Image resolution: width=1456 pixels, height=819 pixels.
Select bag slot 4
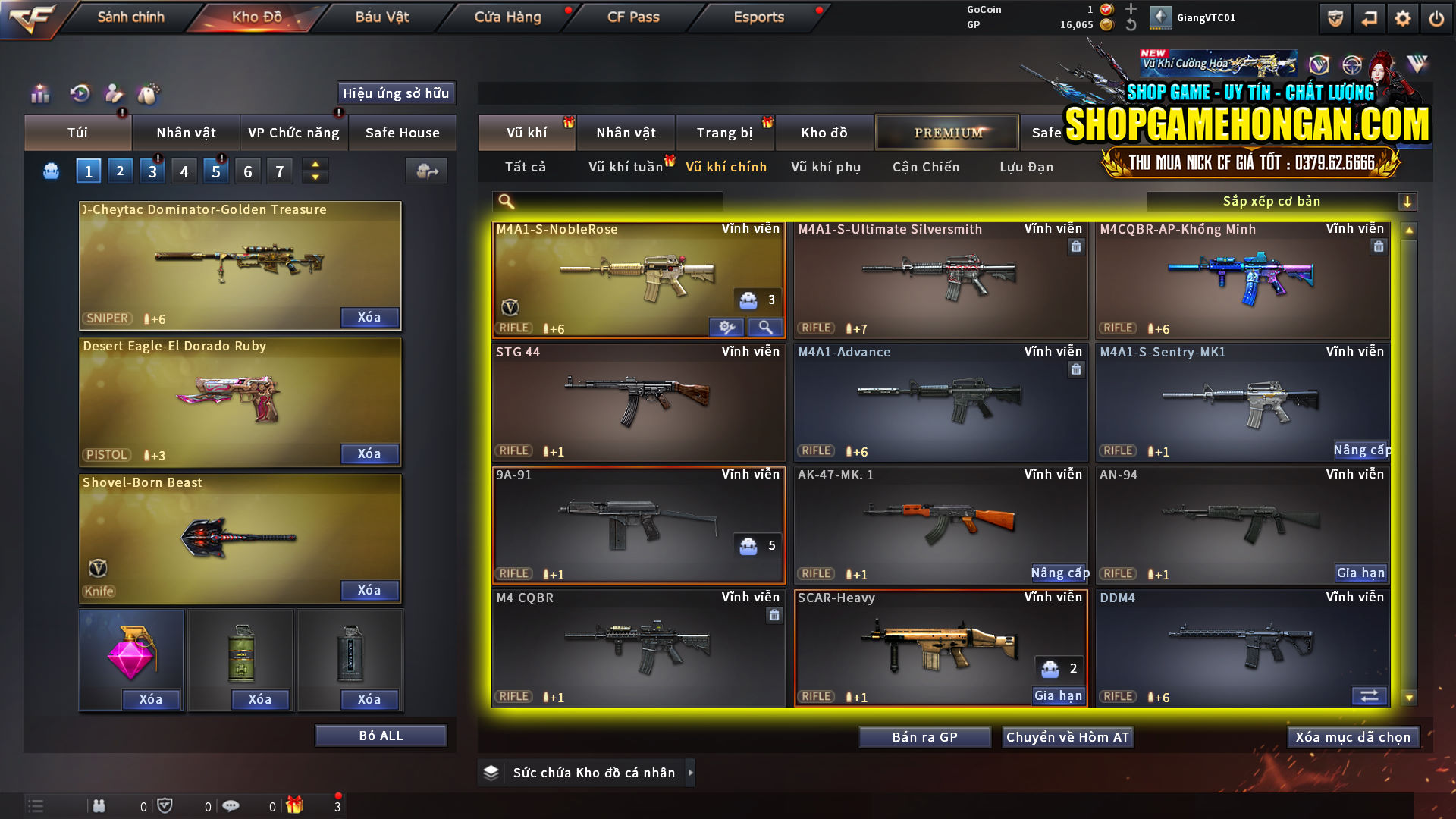tap(184, 171)
